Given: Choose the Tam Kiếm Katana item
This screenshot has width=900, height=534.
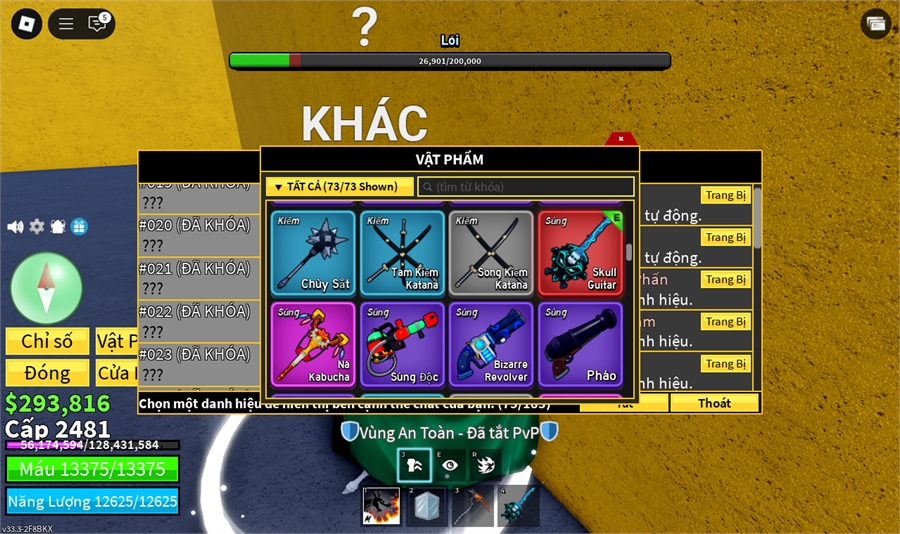Looking at the screenshot, I should (x=402, y=253).
